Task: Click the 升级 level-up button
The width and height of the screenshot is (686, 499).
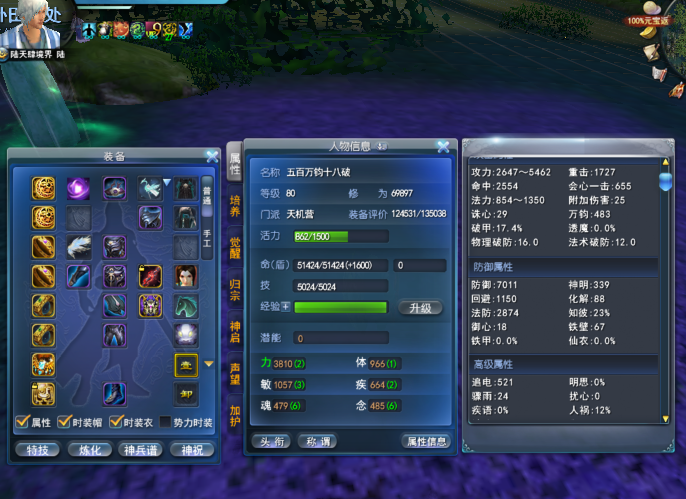Action: point(421,308)
